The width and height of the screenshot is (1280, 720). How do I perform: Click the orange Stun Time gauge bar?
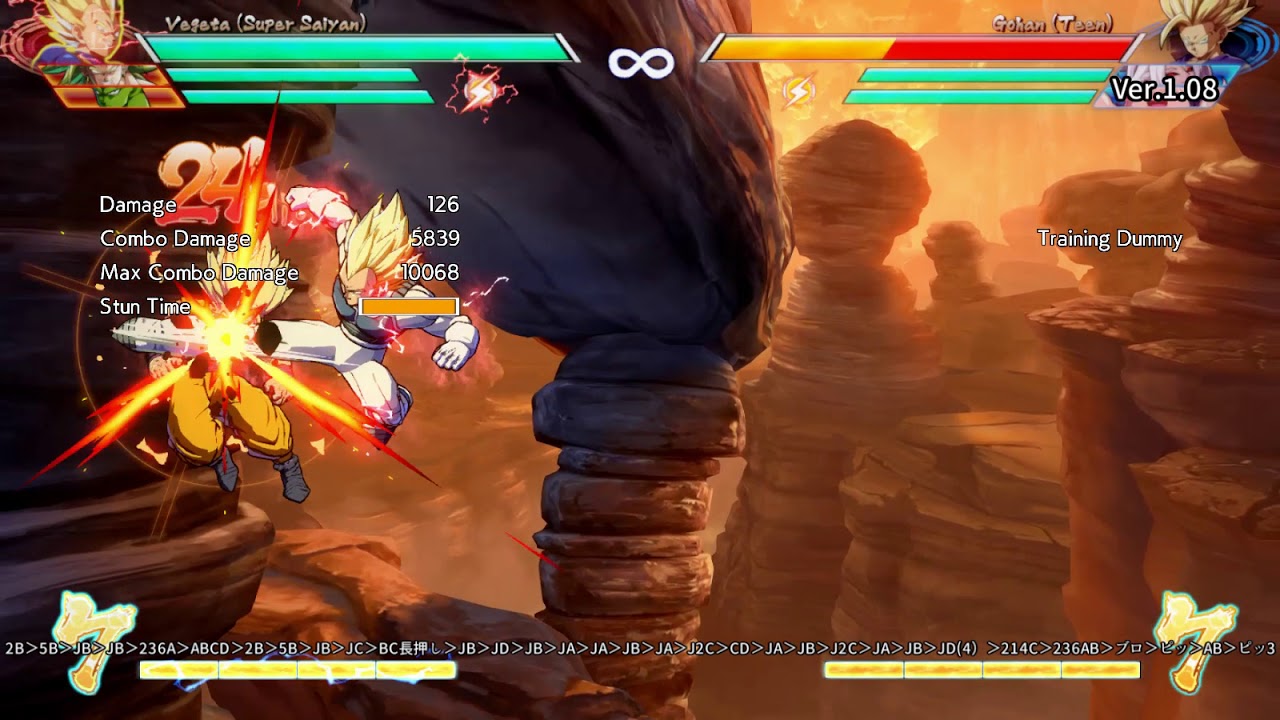click(x=407, y=306)
